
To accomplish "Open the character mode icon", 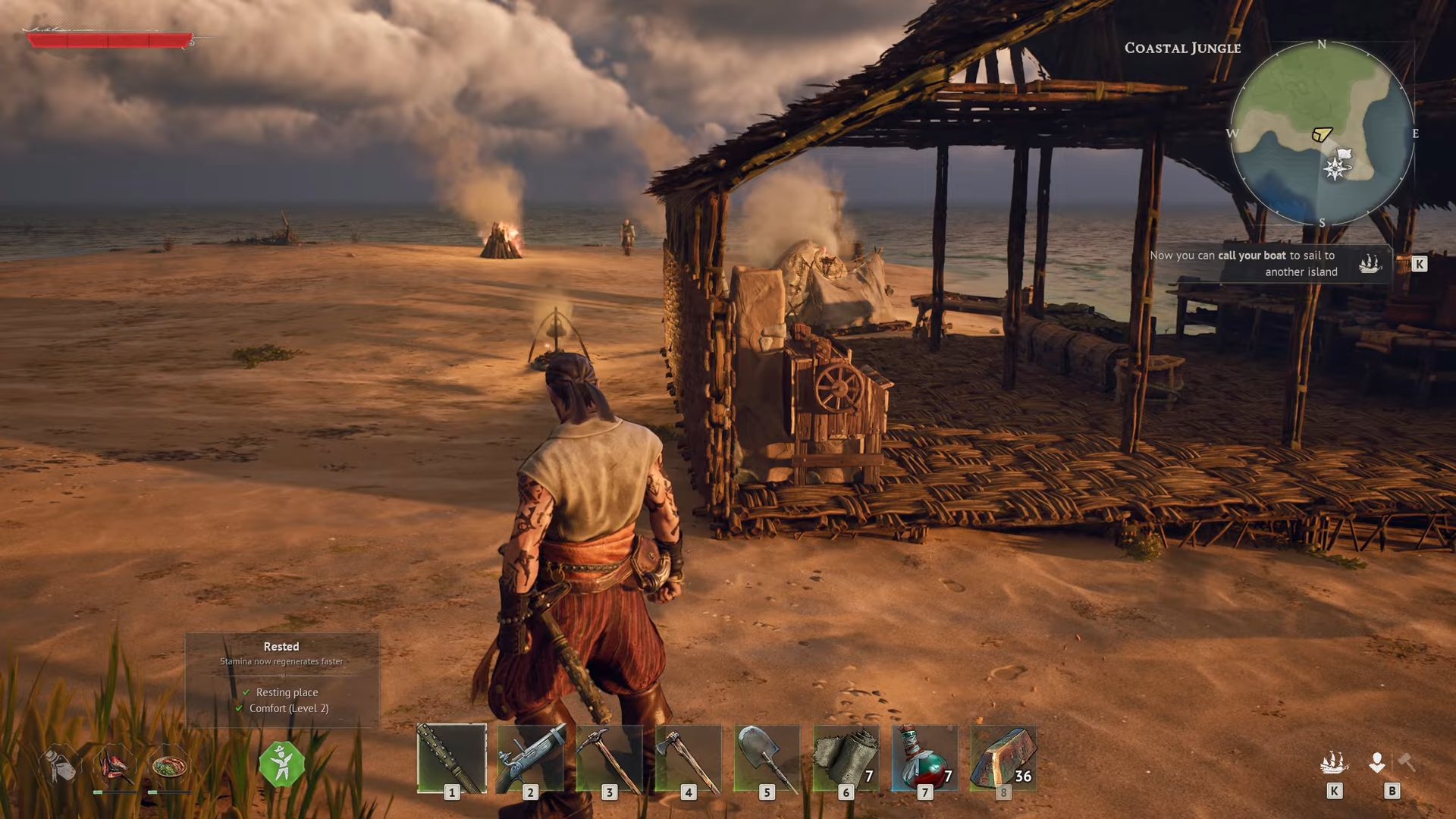I will point(1377,762).
